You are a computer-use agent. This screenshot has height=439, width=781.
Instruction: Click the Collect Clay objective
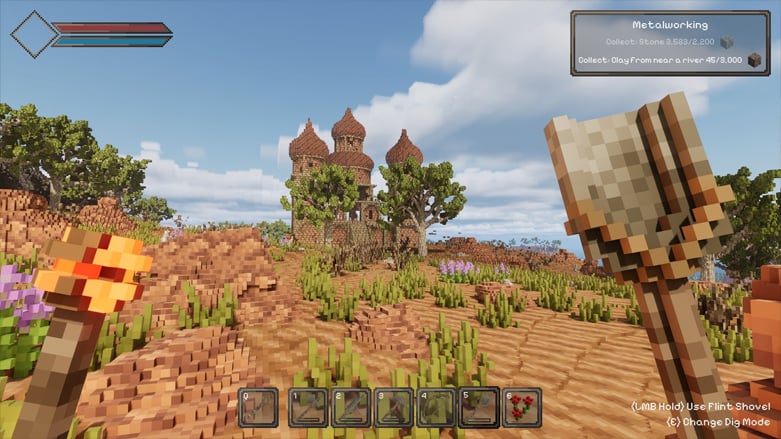point(660,61)
